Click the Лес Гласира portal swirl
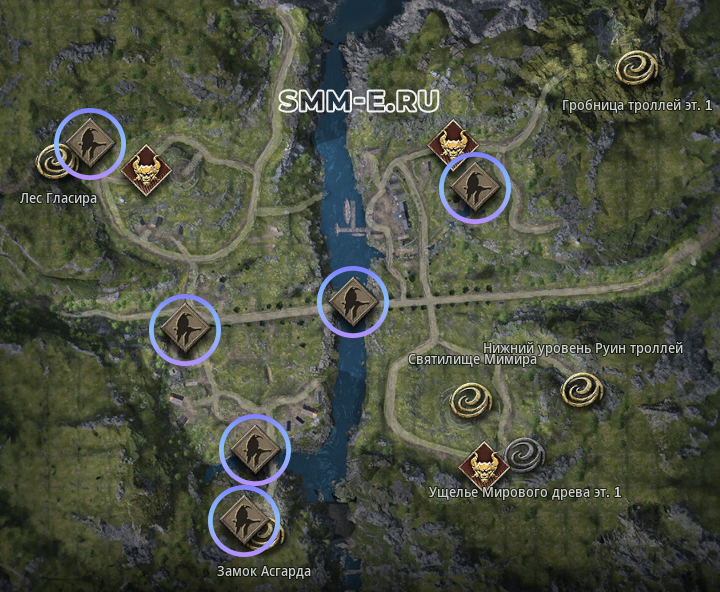Screen dimensions: 720x592 (x=54, y=160)
